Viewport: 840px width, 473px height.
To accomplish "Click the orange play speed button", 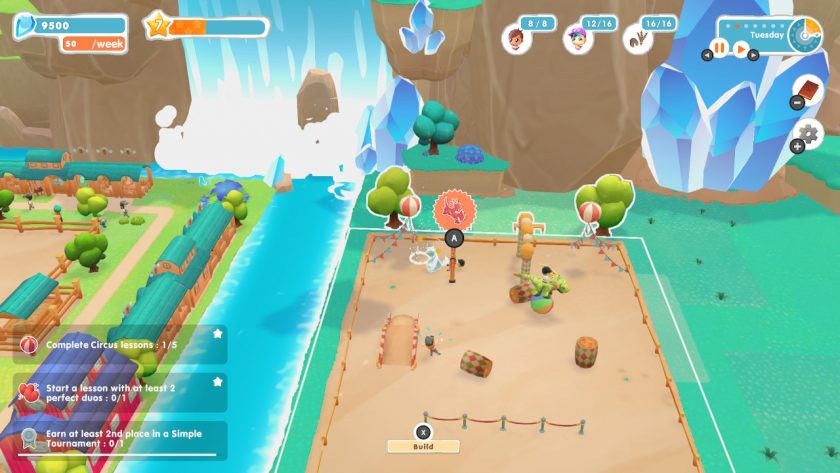I will (x=741, y=48).
